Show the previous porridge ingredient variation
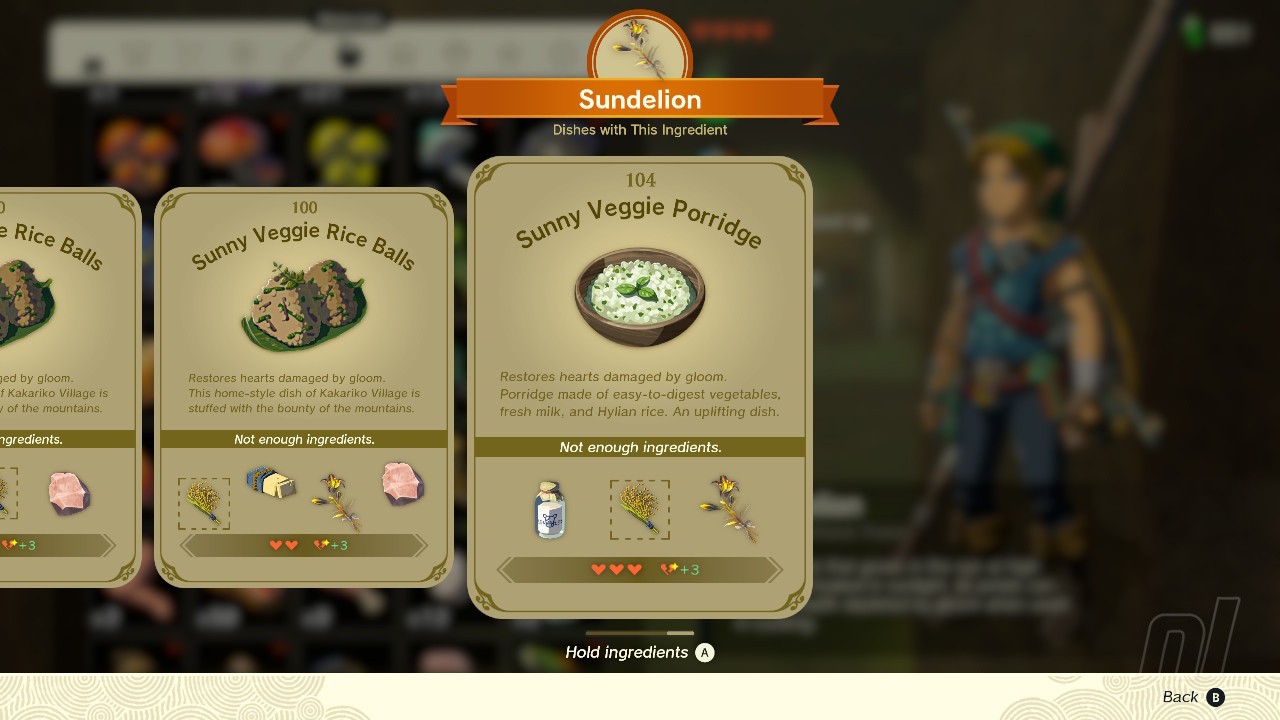 point(507,570)
